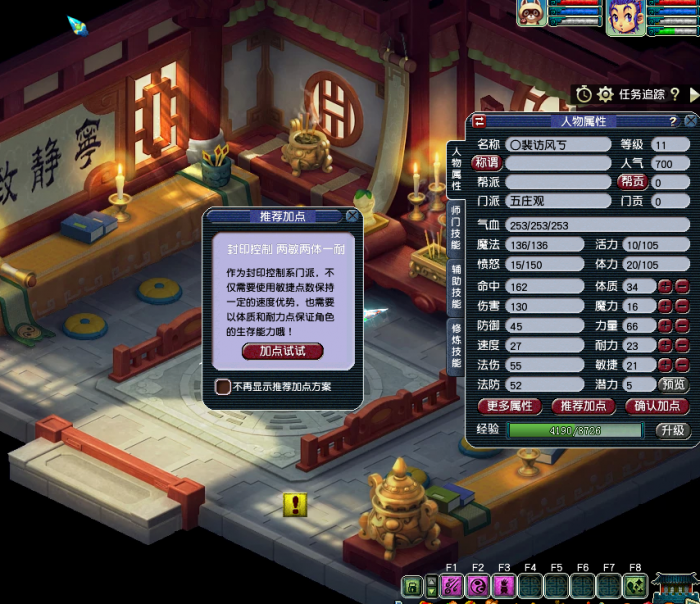Click the 升级 level-up button
Viewport: 700px width, 604px height.
[x=671, y=430]
